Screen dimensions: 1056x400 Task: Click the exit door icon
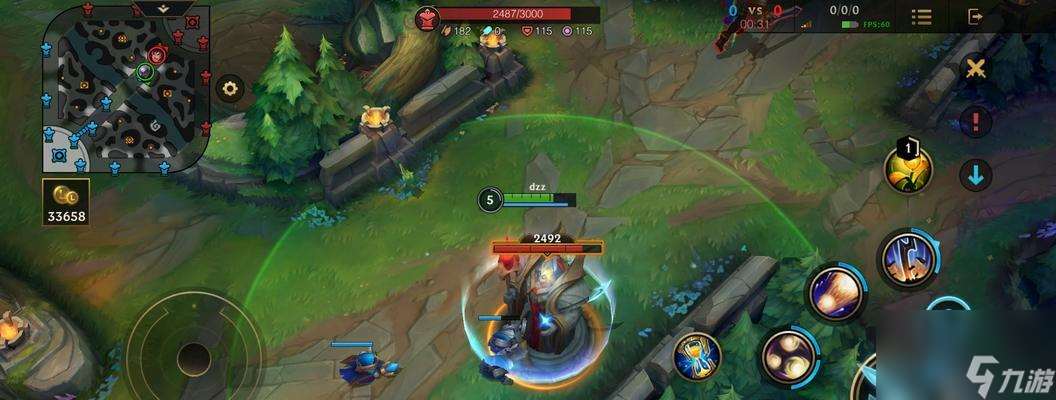pyautogui.click(x=976, y=17)
